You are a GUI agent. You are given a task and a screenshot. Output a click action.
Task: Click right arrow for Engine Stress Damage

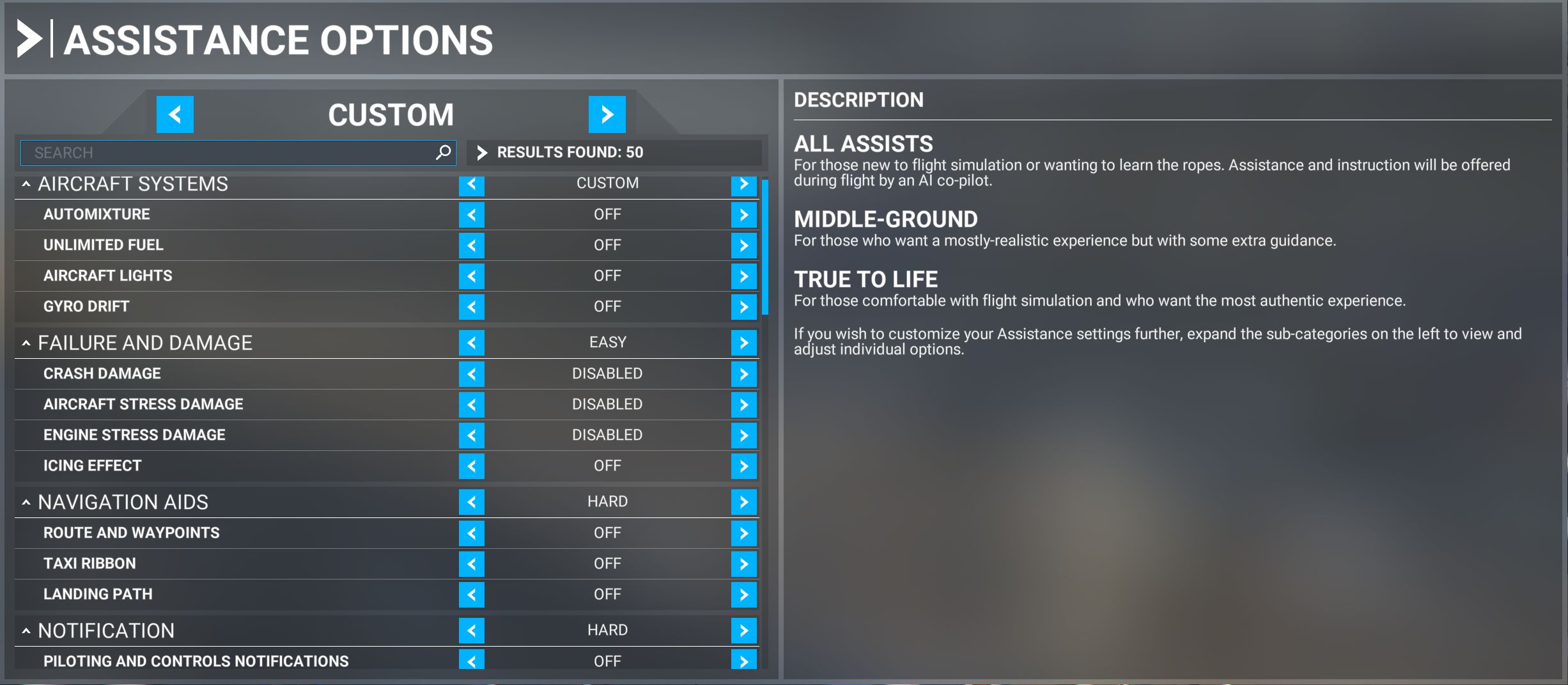(x=743, y=436)
